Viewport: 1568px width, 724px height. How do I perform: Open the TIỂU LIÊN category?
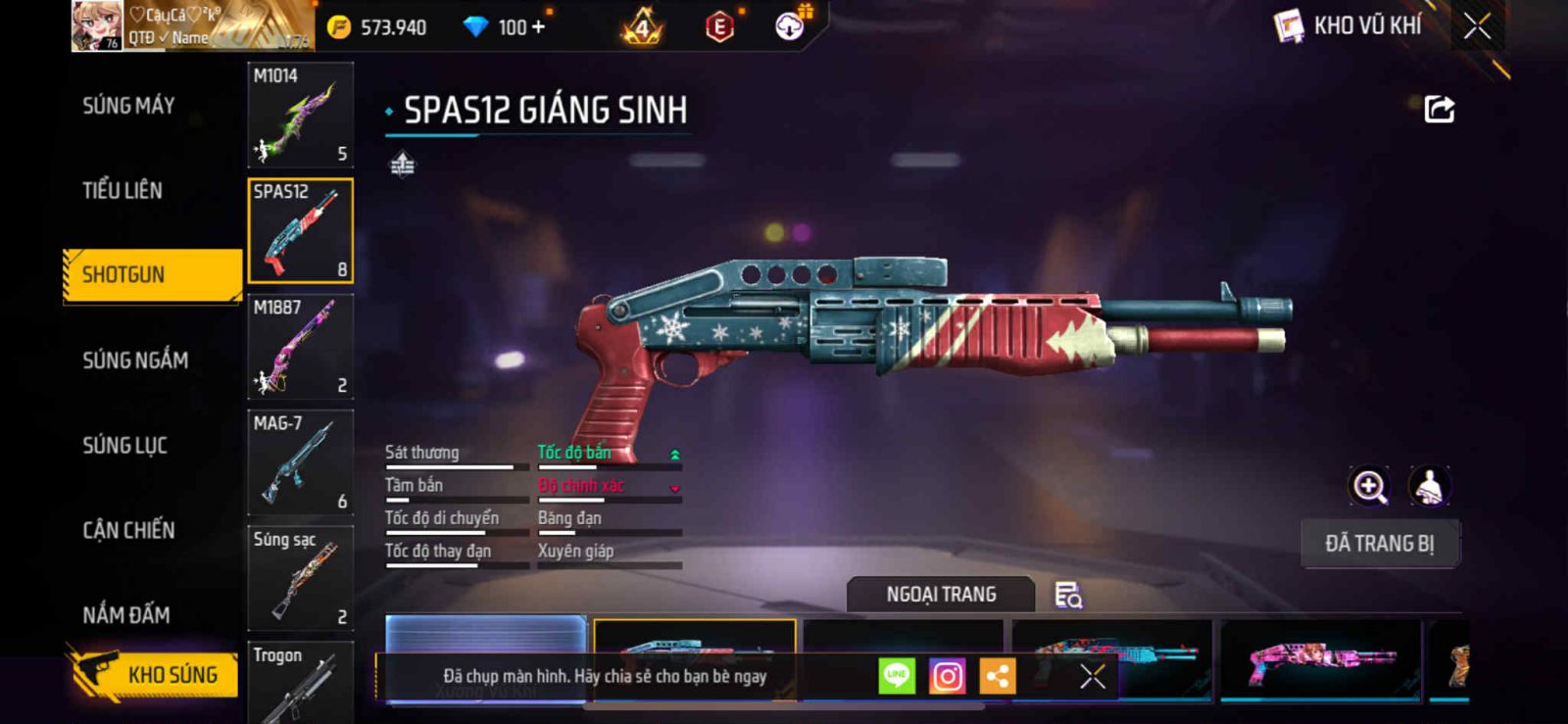(122, 191)
